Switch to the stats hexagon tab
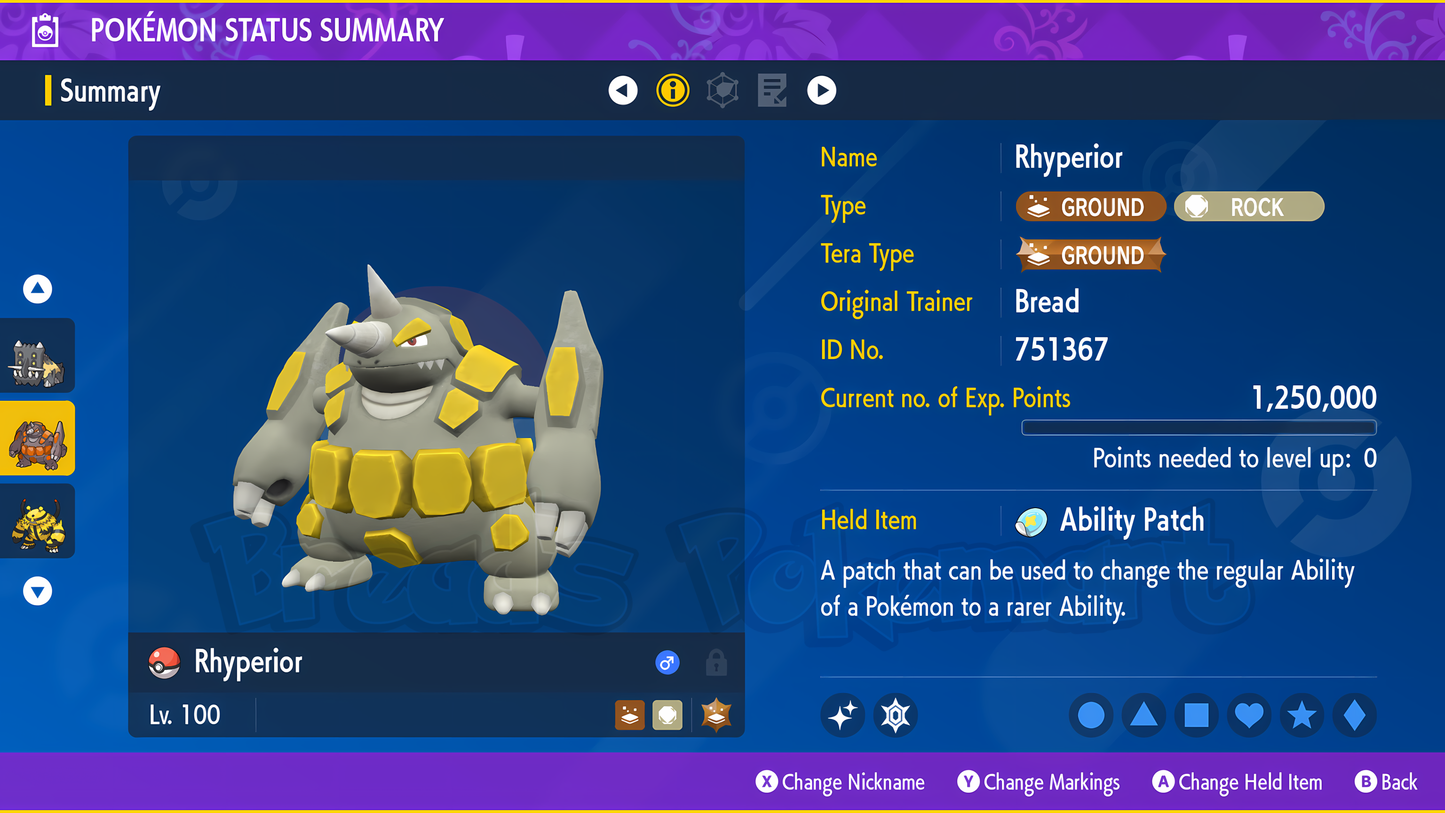This screenshot has height=813, width=1445. pos(722,91)
